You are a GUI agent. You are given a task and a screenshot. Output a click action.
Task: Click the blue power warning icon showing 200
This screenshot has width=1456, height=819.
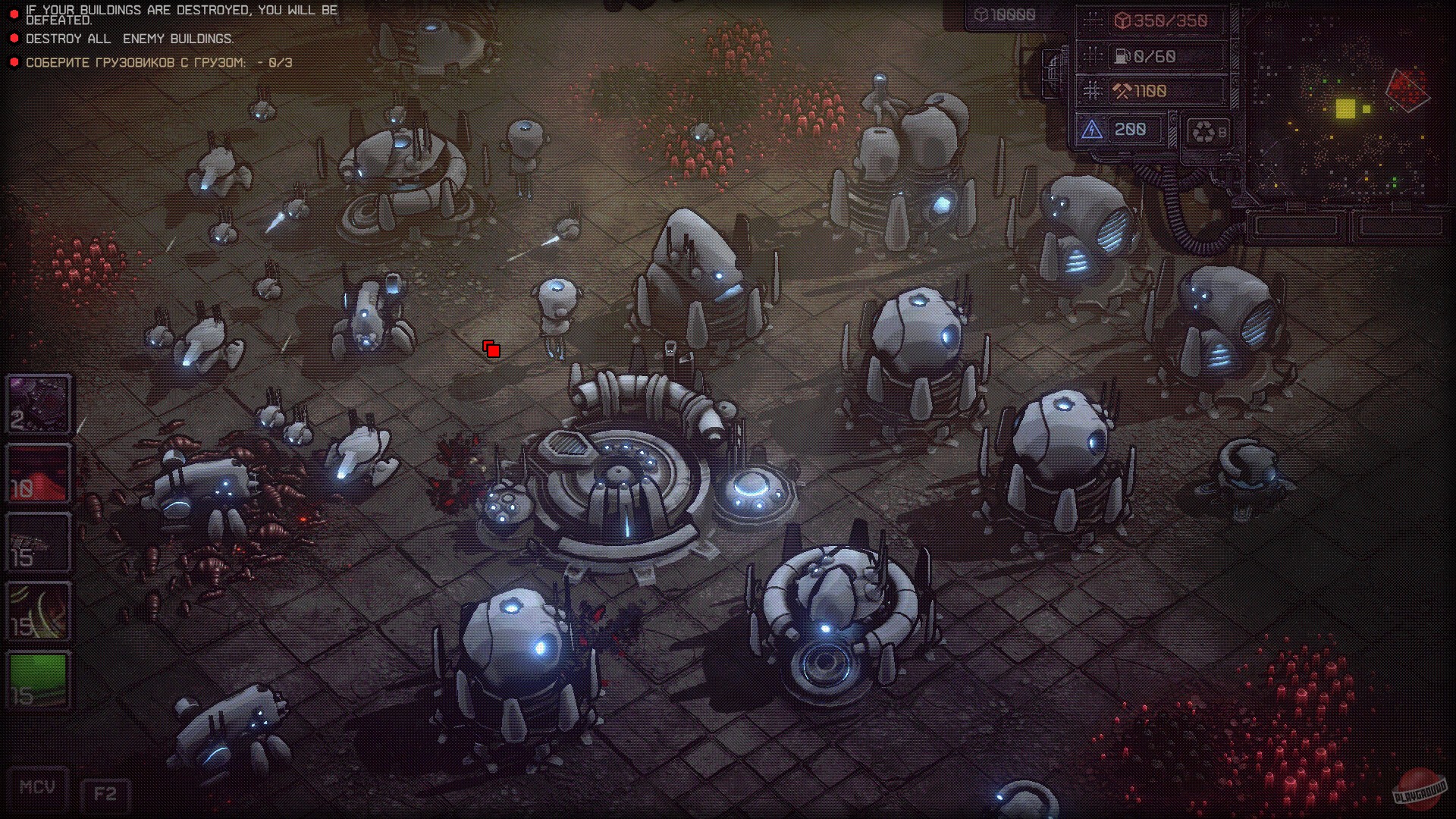(x=1092, y=129)
